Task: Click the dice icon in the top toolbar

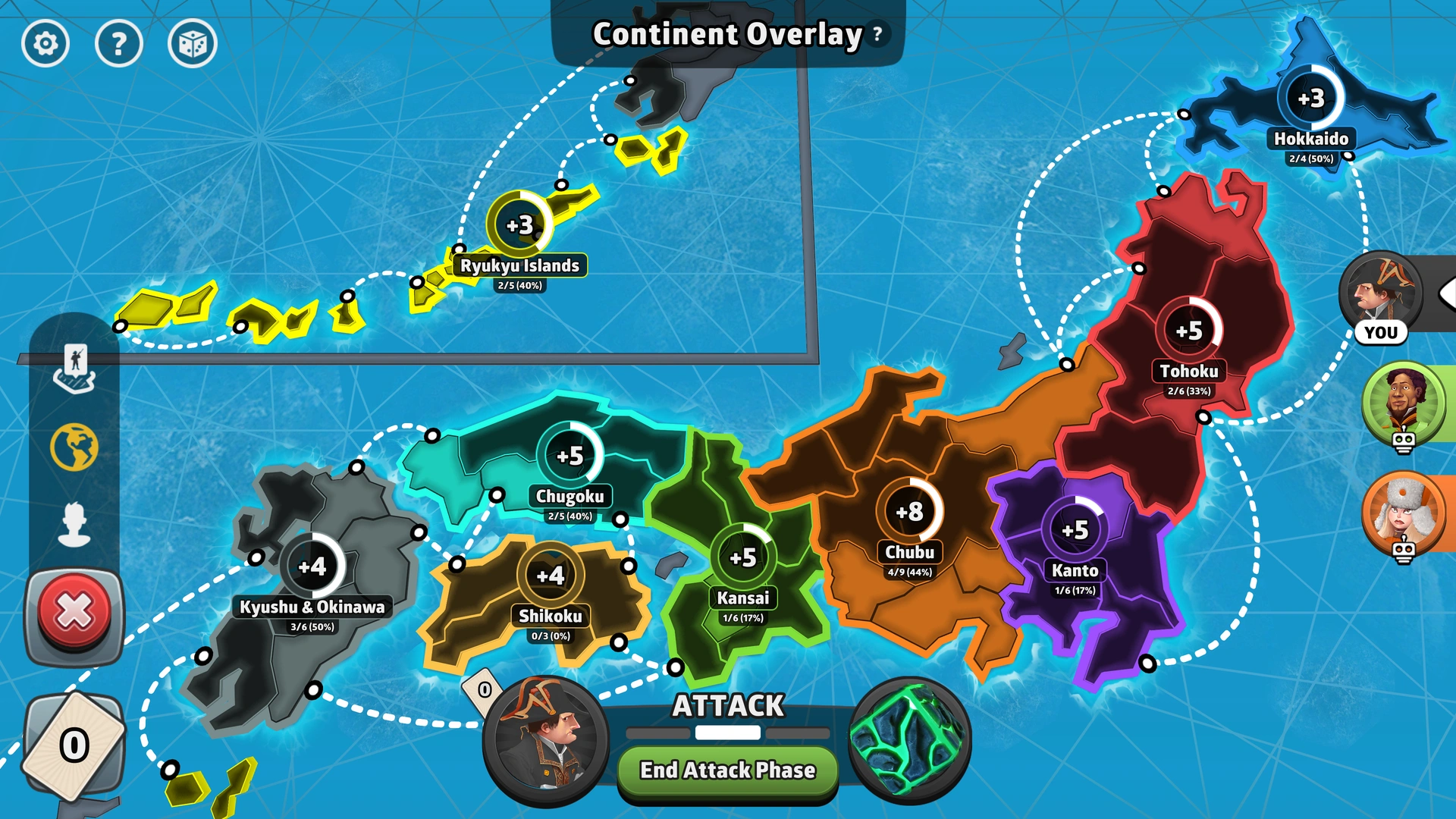Action: click(x=191, y=44)
